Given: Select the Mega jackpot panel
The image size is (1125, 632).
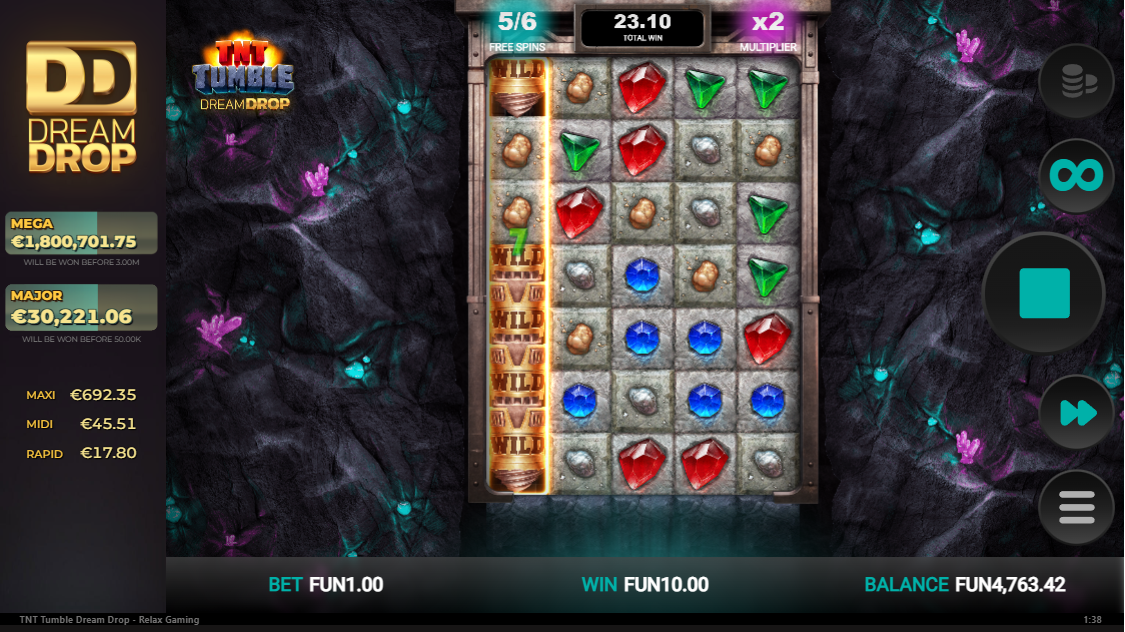Looking at the screenshot, I should [81, 233].
